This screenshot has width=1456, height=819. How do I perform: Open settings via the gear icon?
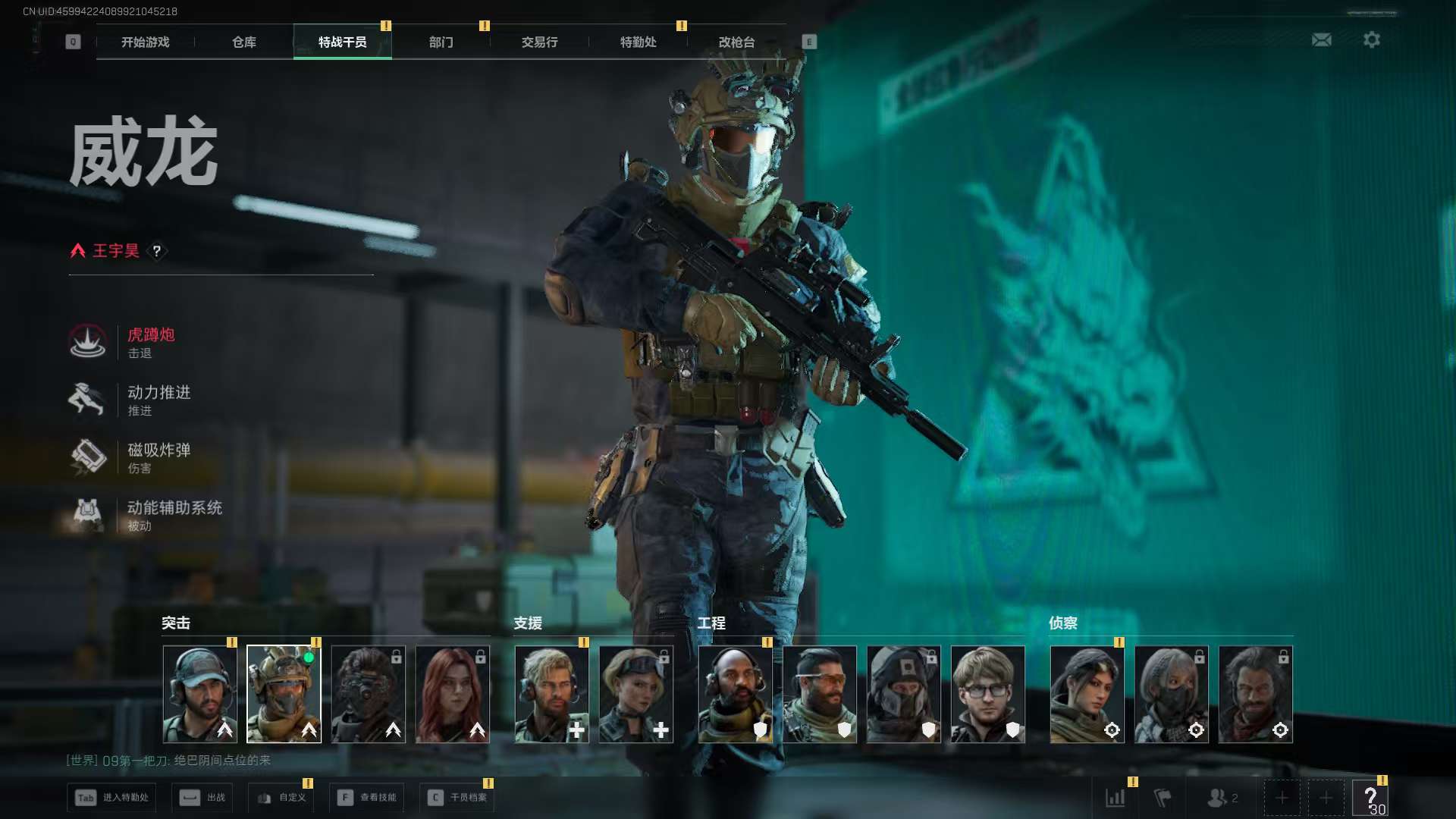coord(1372,39)
